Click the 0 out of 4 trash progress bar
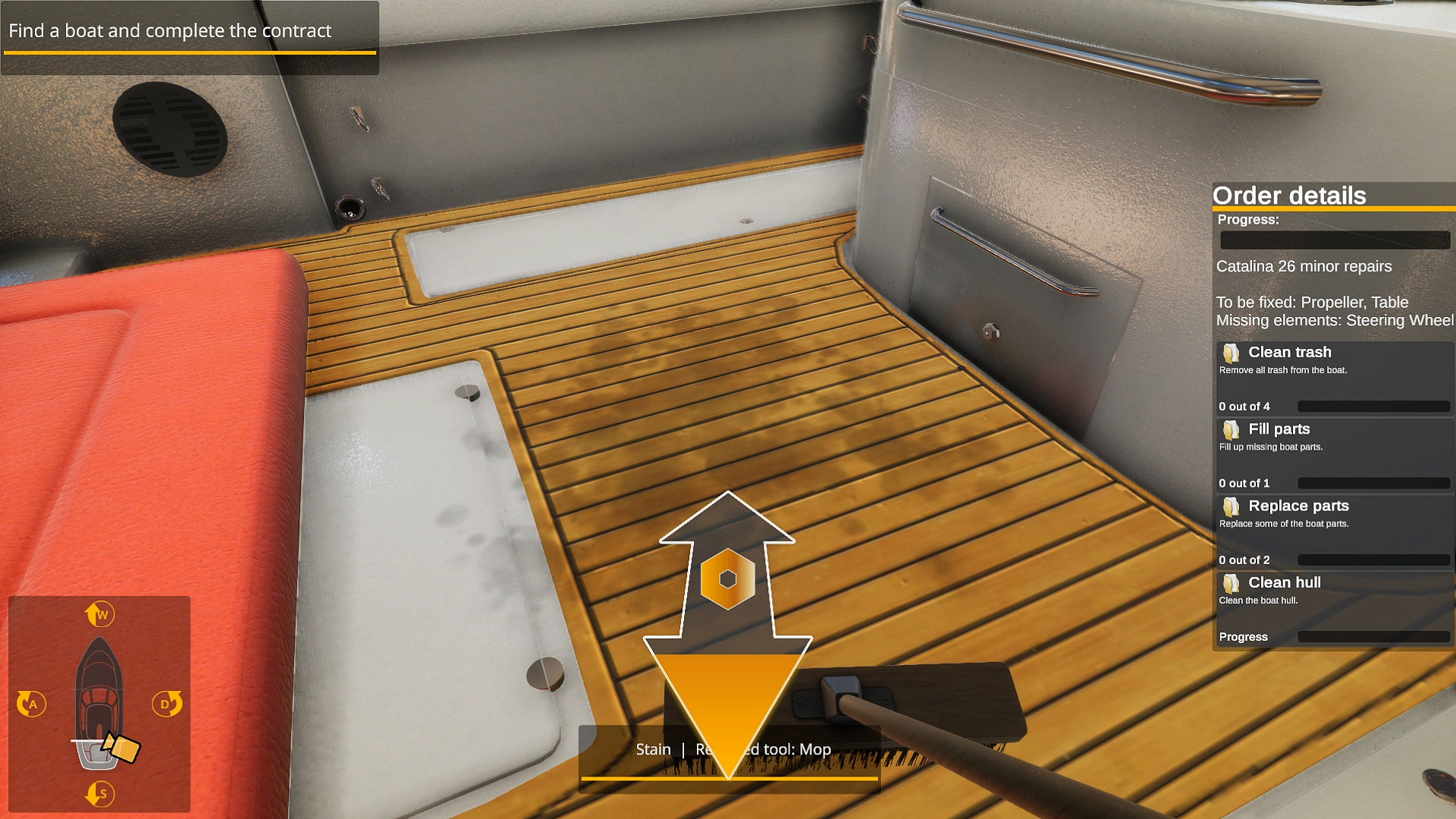 click(1373, 406)
